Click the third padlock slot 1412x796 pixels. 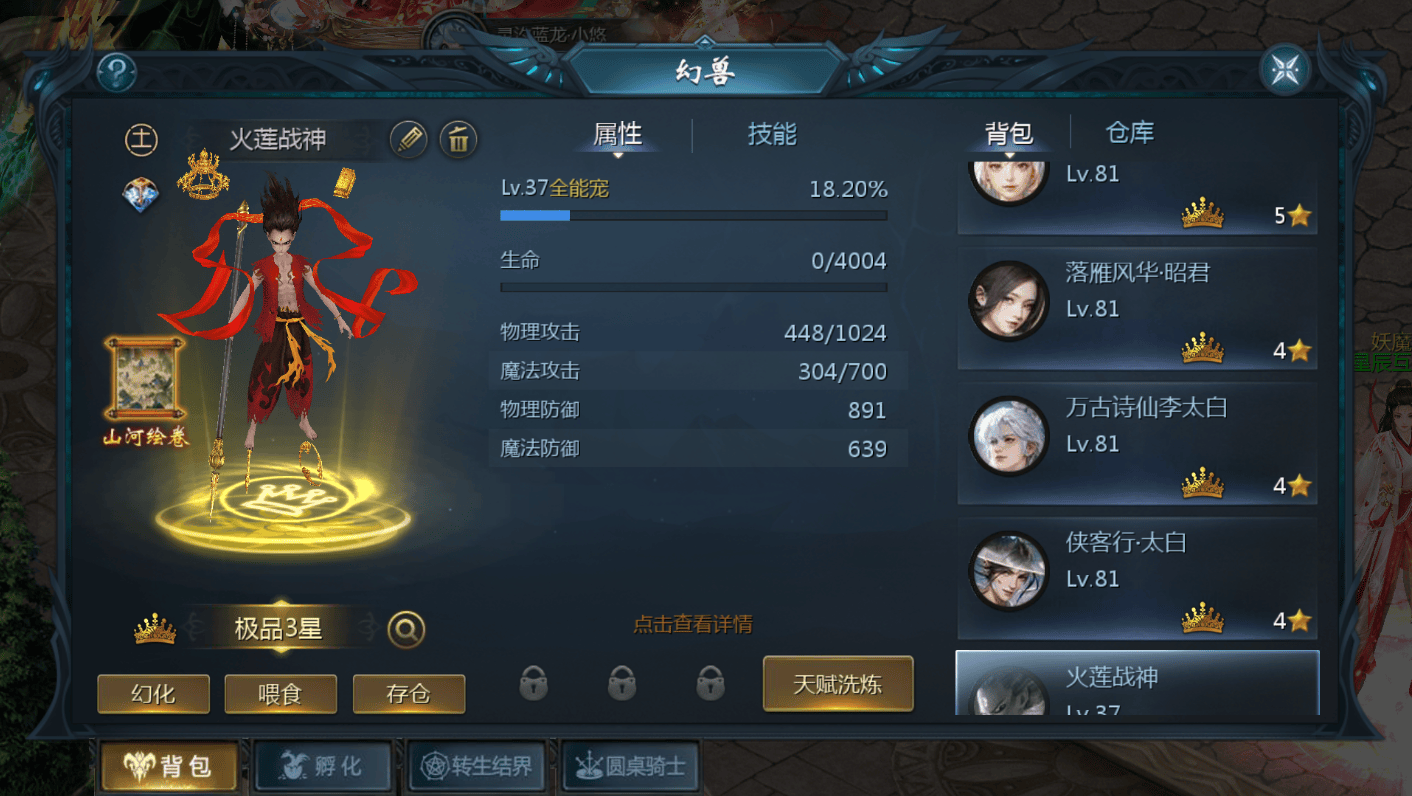(x=710, y=684)
